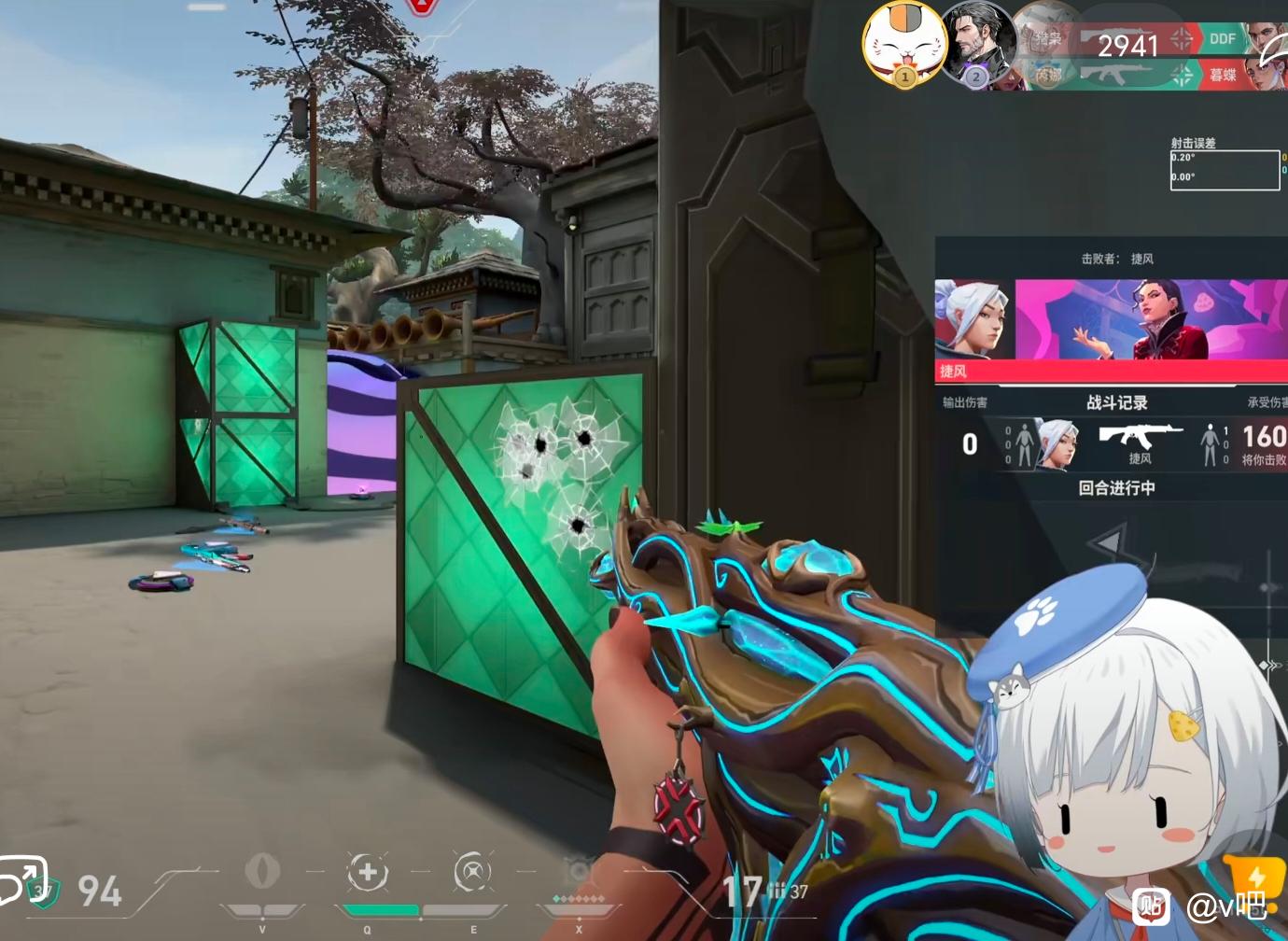
Task: Activate the X ultimate ability icon
Action: click(579, 873)
